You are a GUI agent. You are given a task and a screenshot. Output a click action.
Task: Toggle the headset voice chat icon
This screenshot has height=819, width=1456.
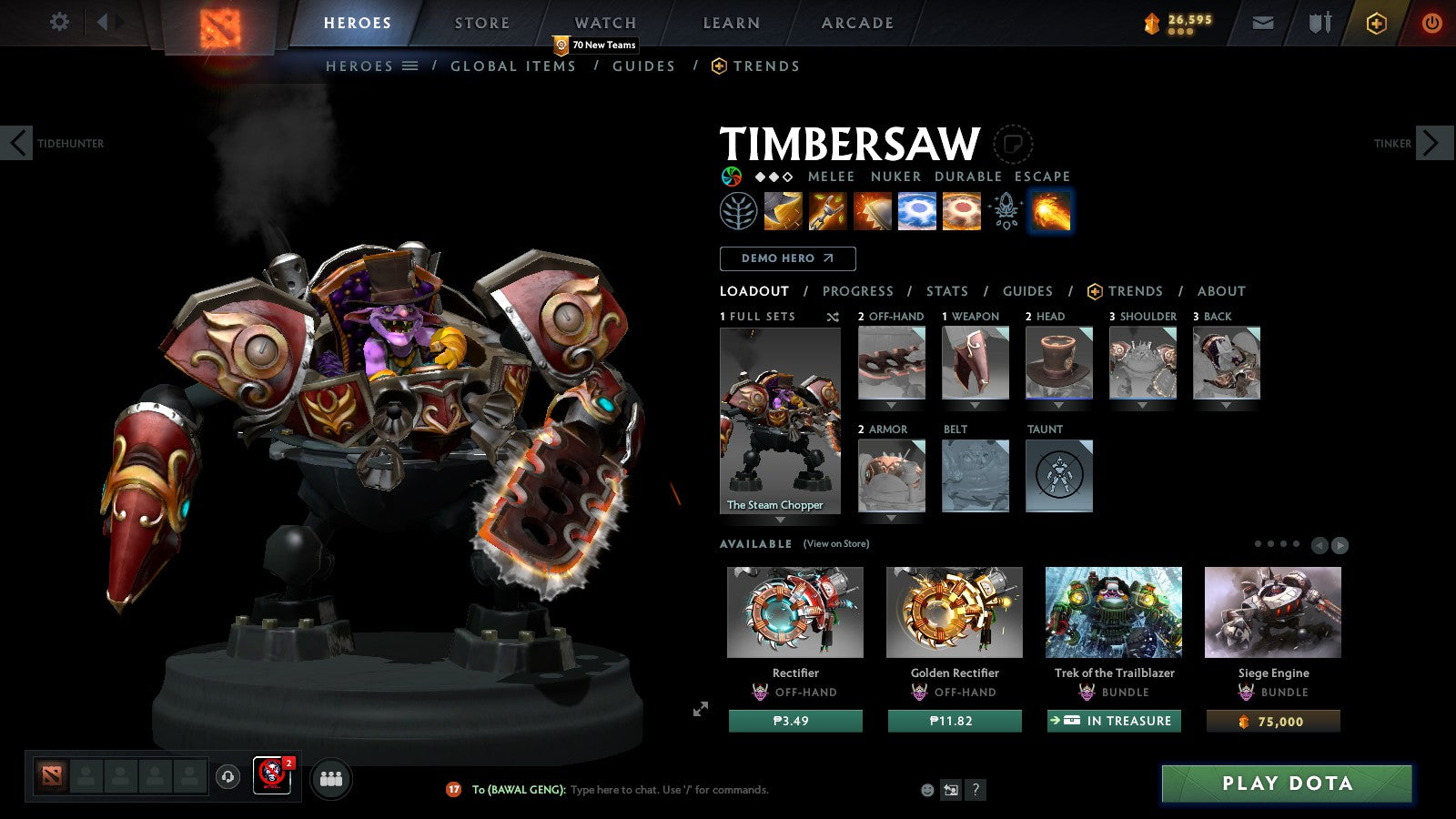[226, 778]
